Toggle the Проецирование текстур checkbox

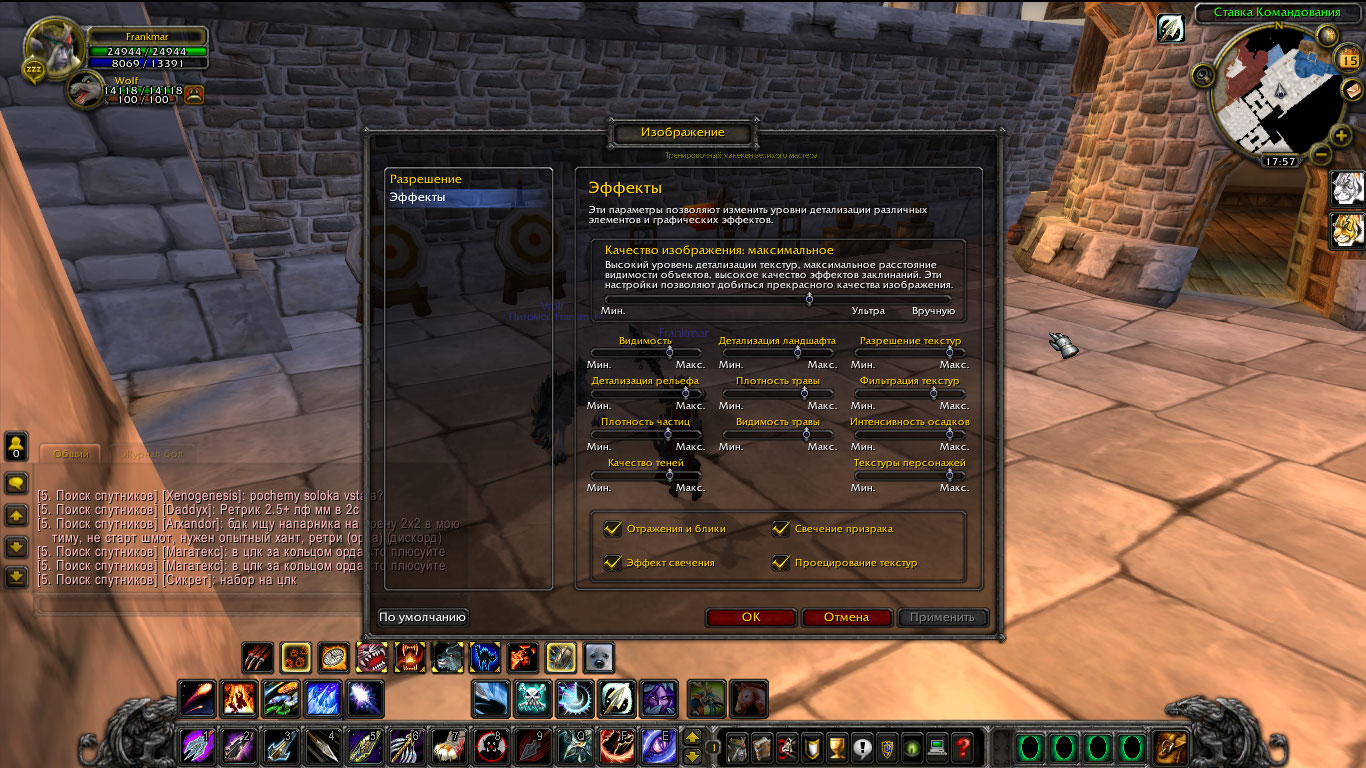[x=781, y=563]
